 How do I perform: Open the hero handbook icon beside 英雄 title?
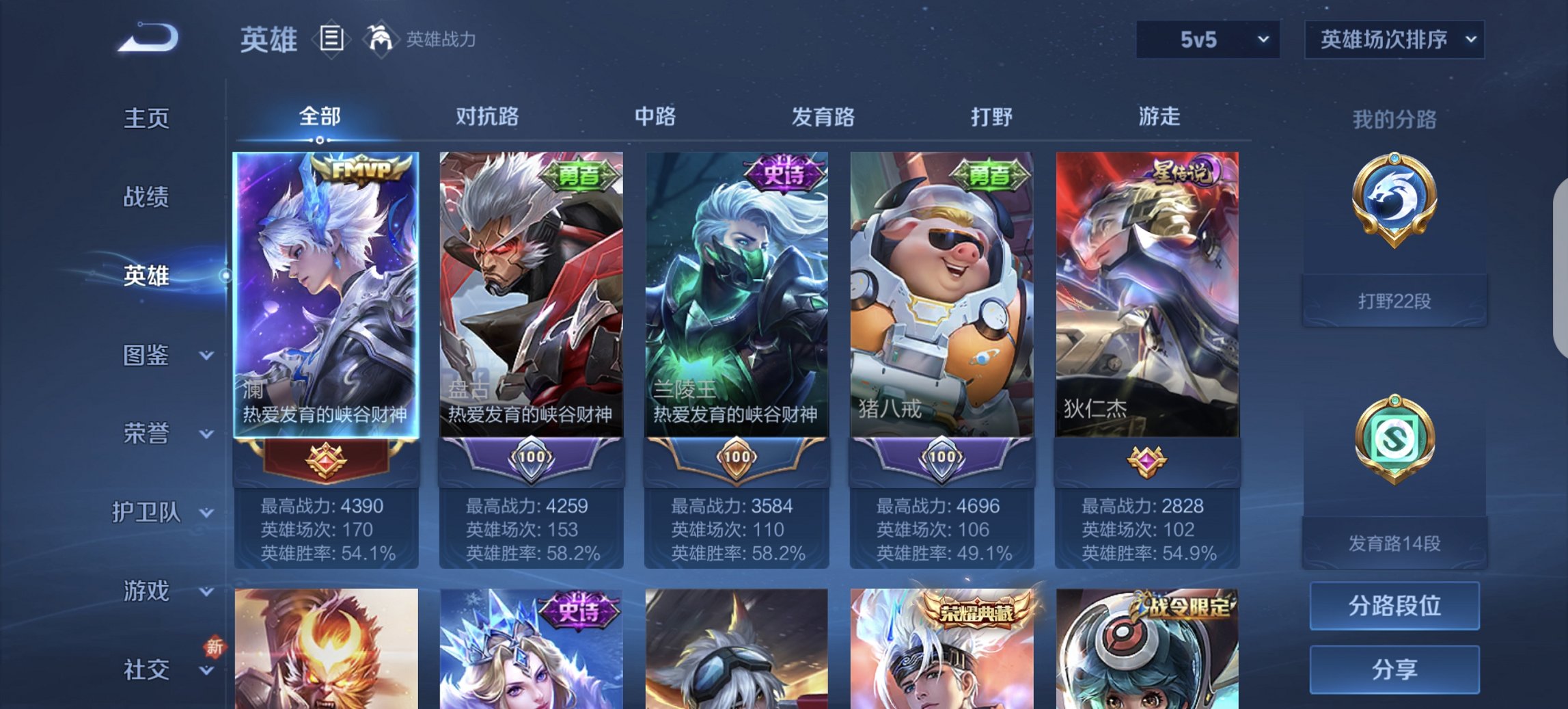331,39
